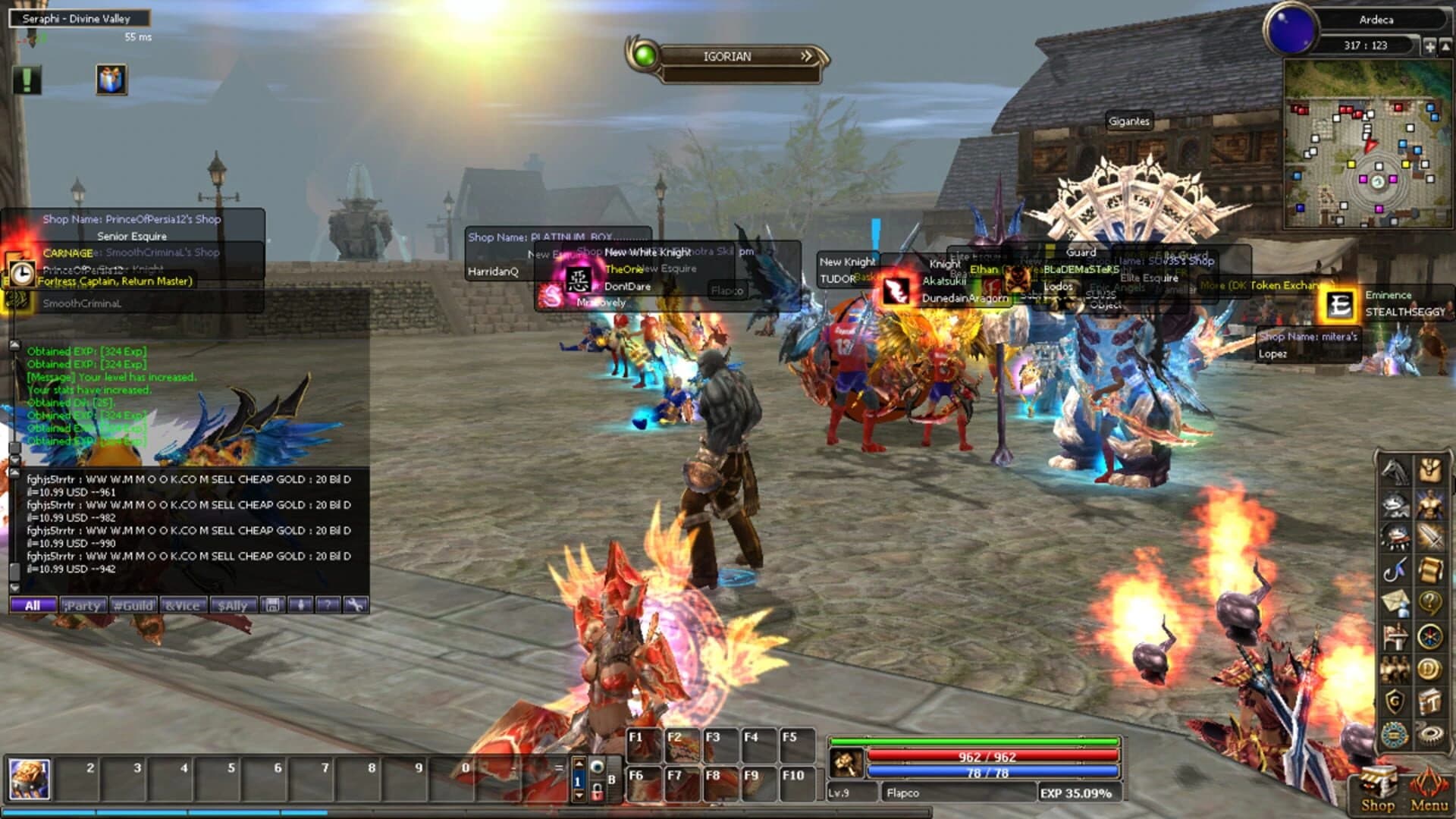
Task: Toggle the &Vice chat filter
Action: coord(184,605)
